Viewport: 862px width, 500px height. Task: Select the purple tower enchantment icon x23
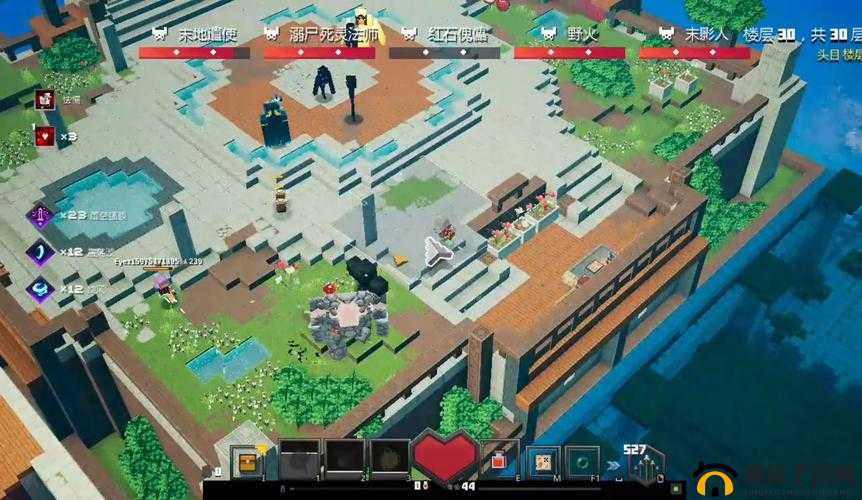pyautogui.click(x=42, y=214)
